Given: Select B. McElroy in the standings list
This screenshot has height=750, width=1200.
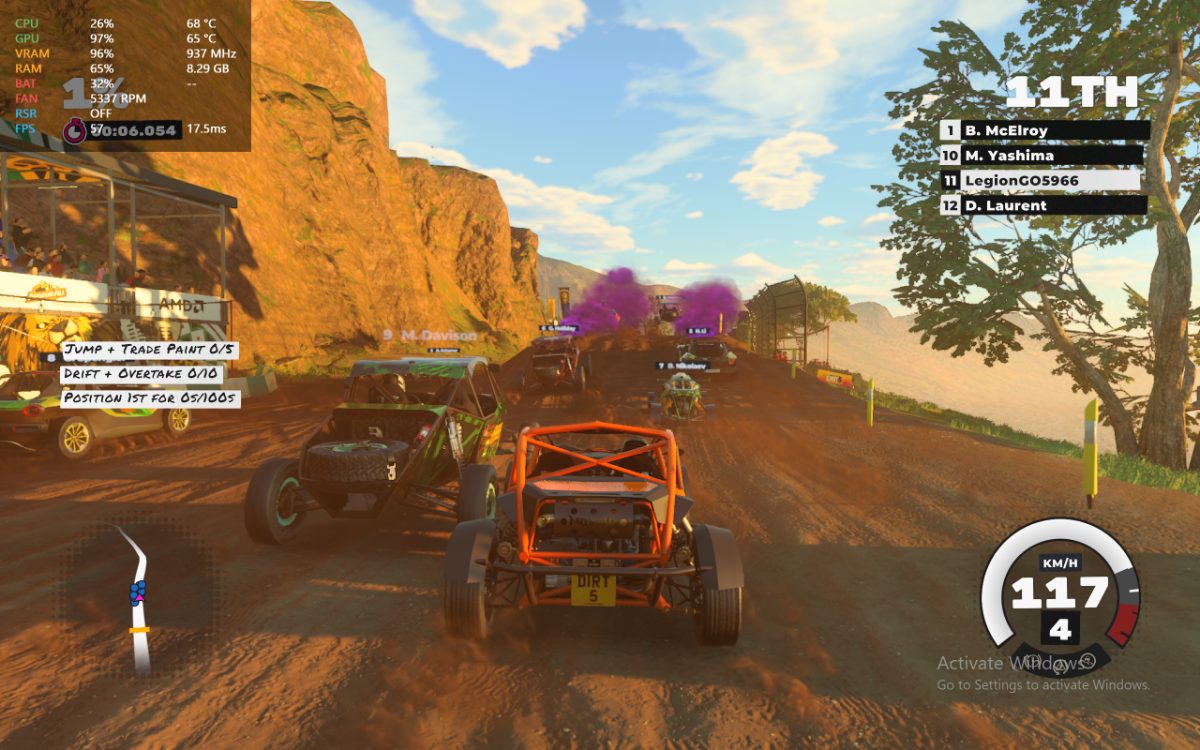Looking at the screenshot, I should click(1044, 130).
